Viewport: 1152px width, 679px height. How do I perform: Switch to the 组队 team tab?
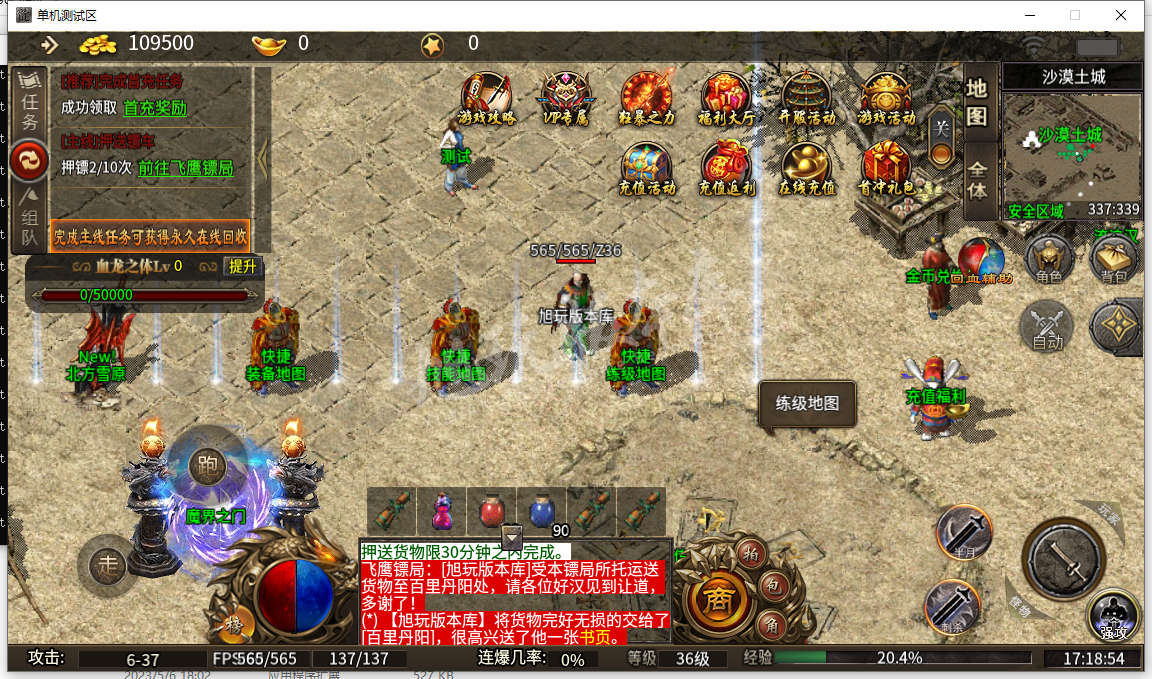tap(30, 220)
